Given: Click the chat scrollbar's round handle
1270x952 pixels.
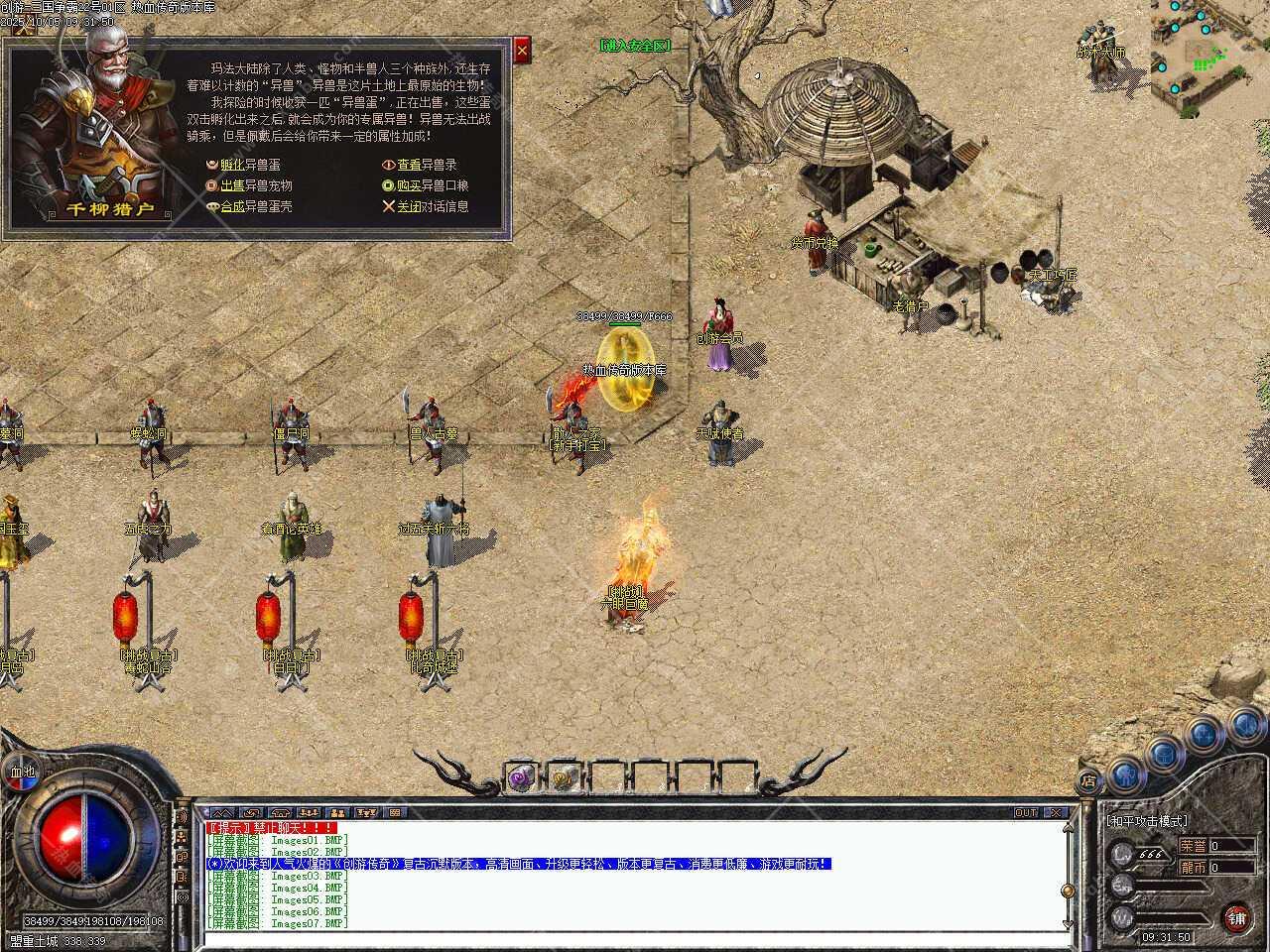Looking at the screenshot, I should pyautogui.click(x=1069, y=891).
